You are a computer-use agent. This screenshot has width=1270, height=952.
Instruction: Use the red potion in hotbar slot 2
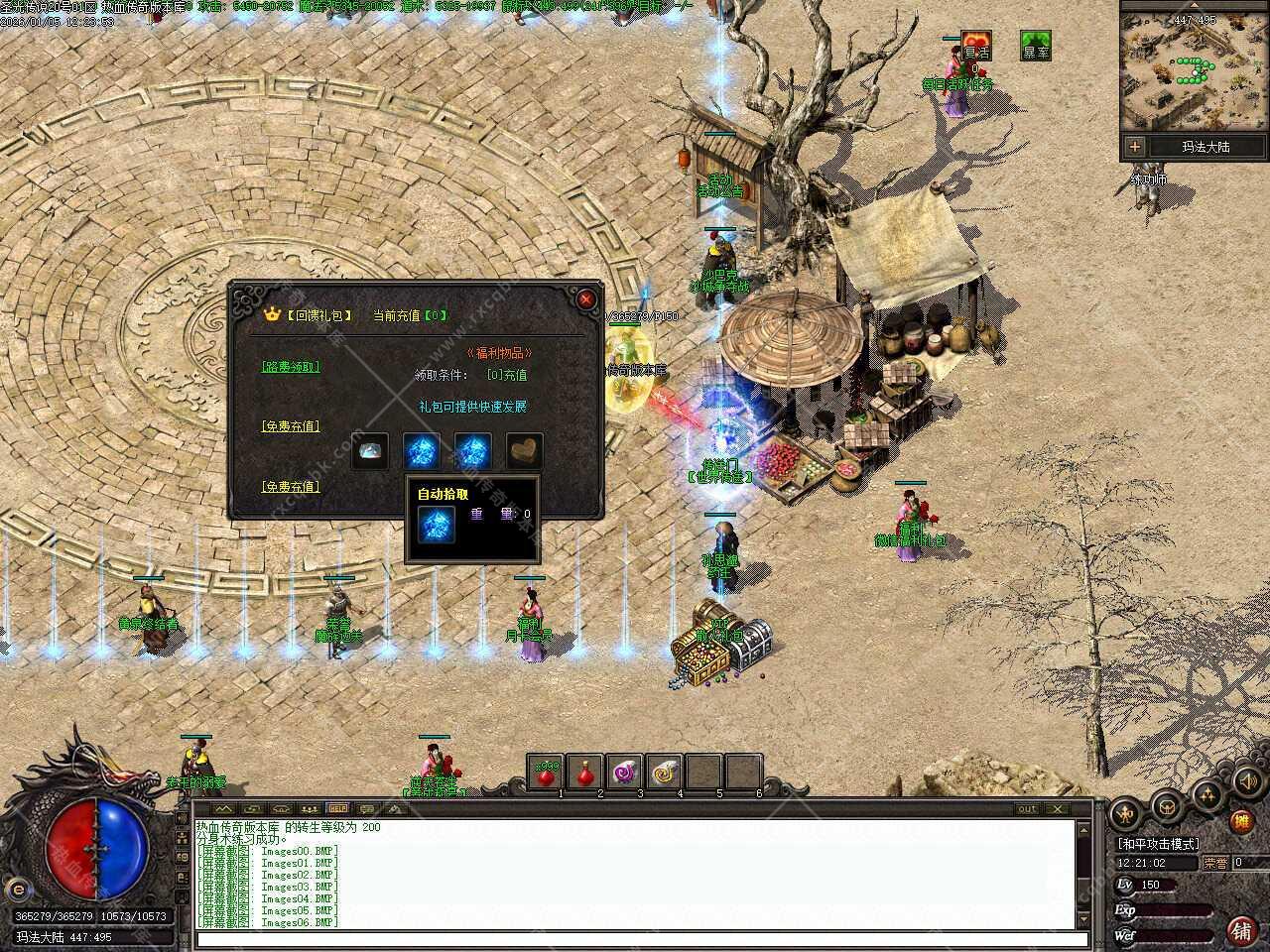pos(585,772)
